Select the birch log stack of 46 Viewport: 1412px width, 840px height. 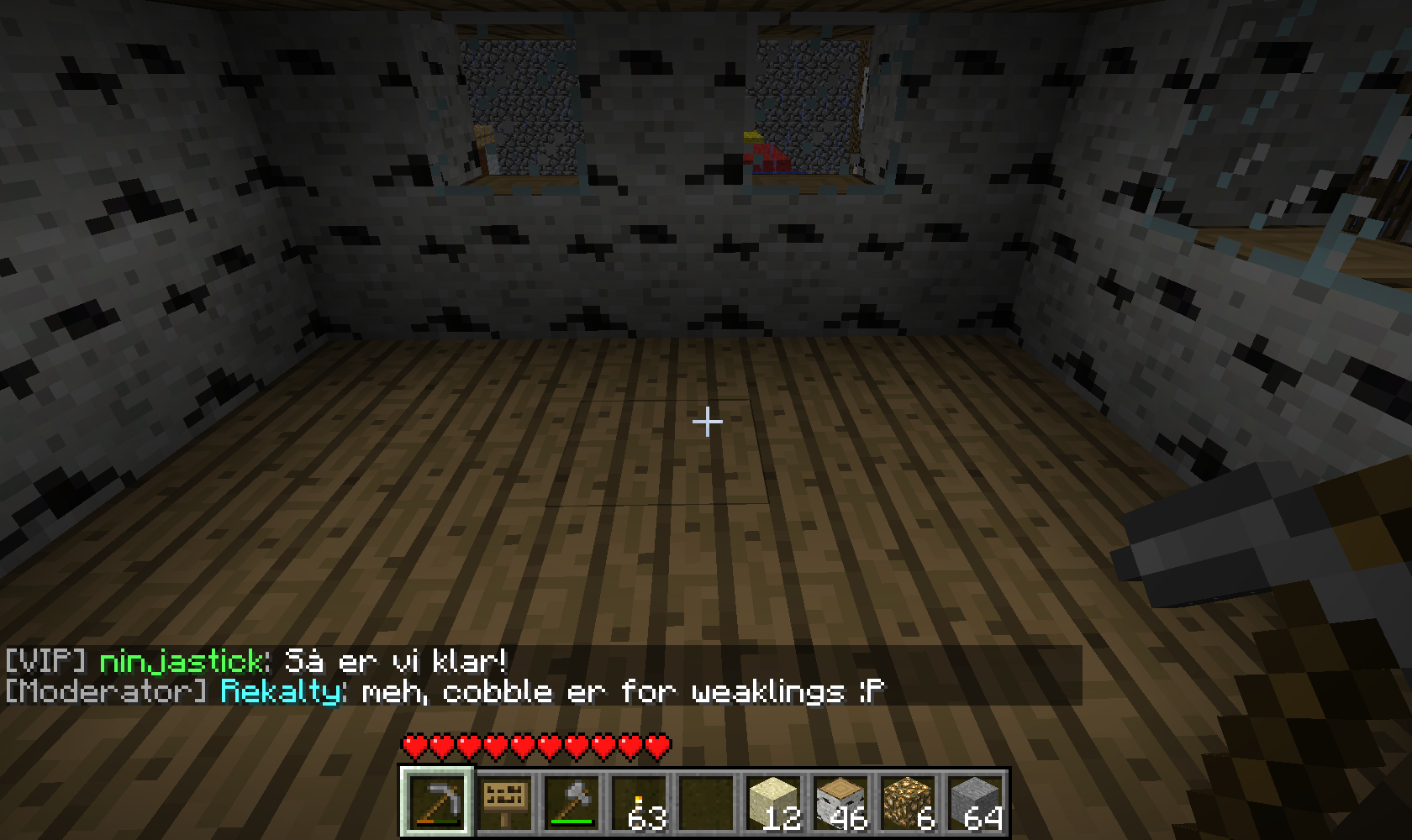coord(840,802)
